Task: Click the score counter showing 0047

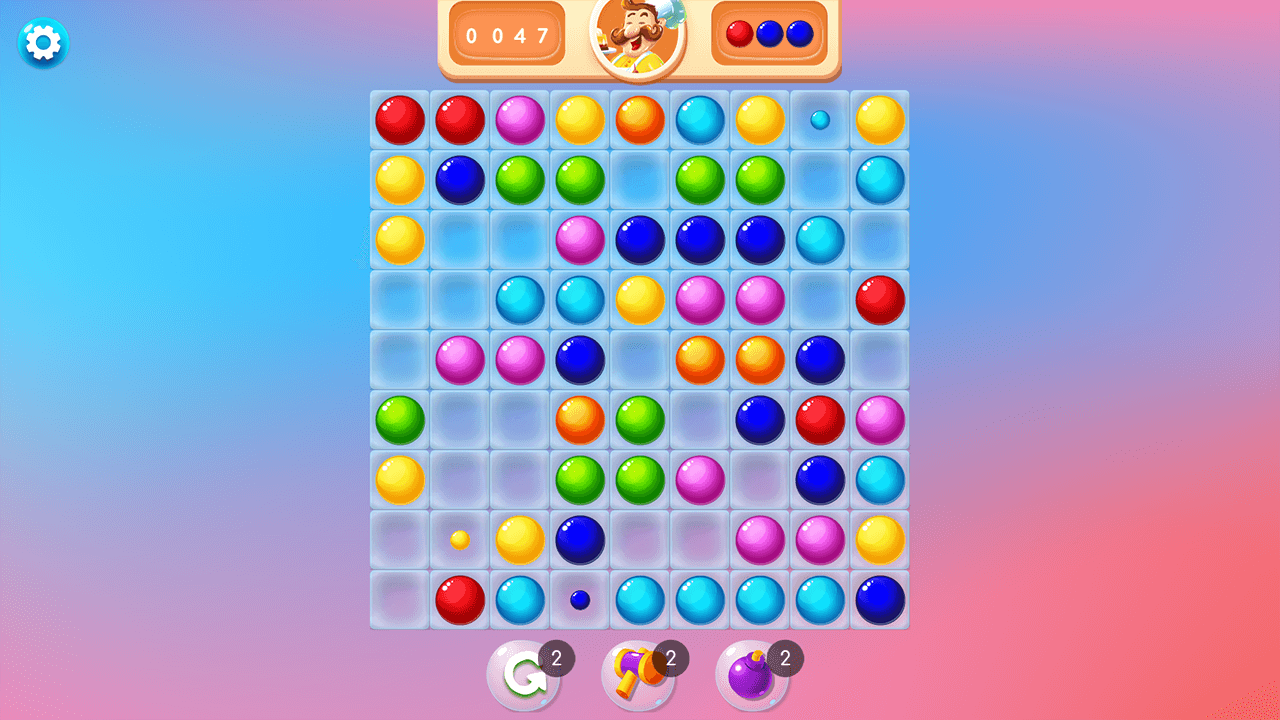Action: pyautogui.click(x=507, y=36)
